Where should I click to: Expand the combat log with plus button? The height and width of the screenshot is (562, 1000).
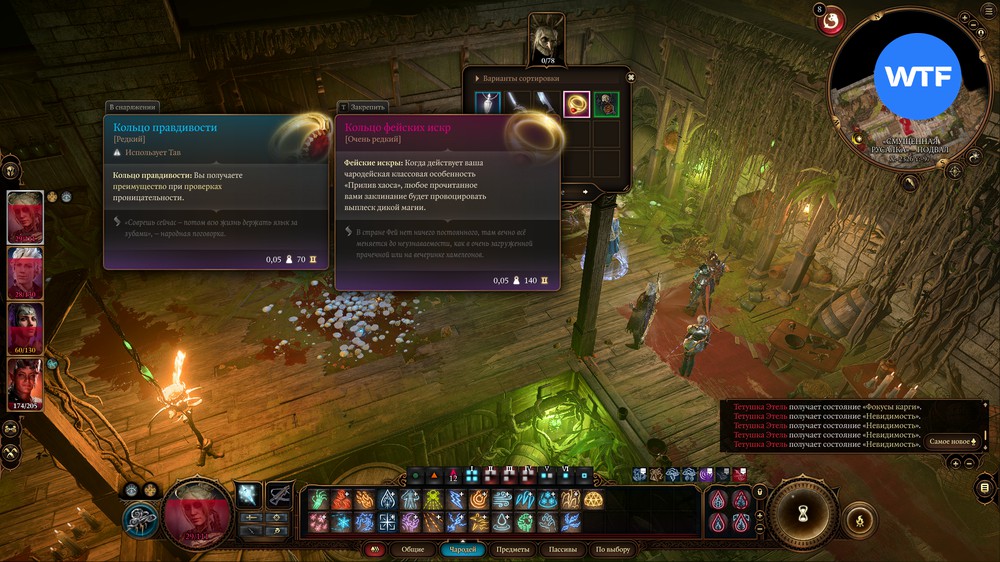coord(955,463)
